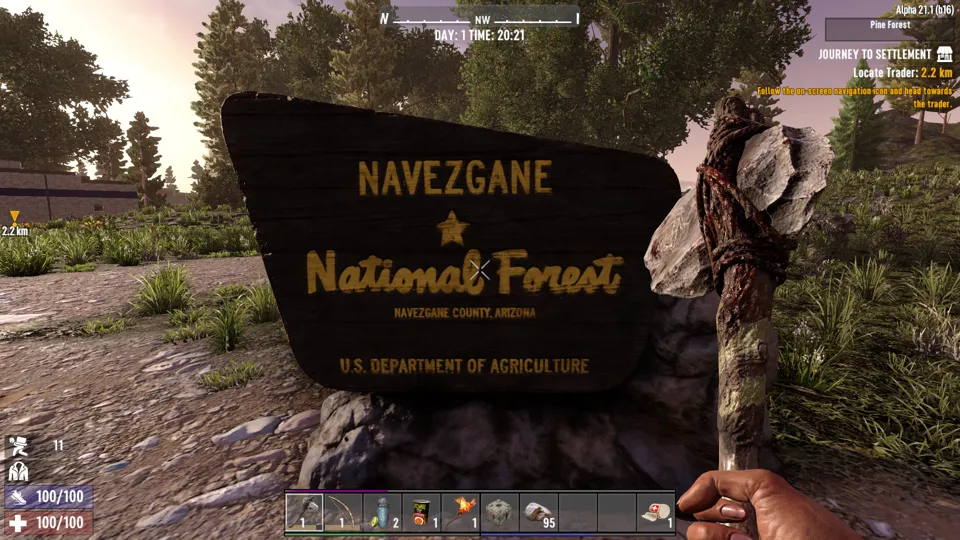Pick the land claim block slot
This screenshot has width=960, height=540.
500,512
